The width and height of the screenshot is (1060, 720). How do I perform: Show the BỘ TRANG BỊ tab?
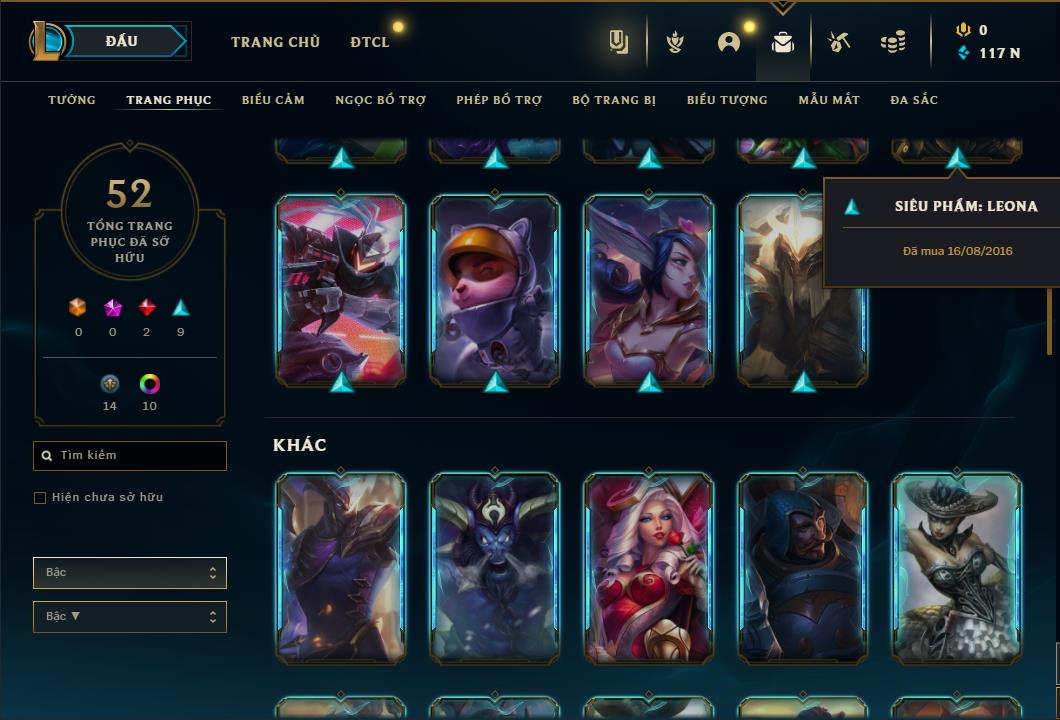(614, 100)
